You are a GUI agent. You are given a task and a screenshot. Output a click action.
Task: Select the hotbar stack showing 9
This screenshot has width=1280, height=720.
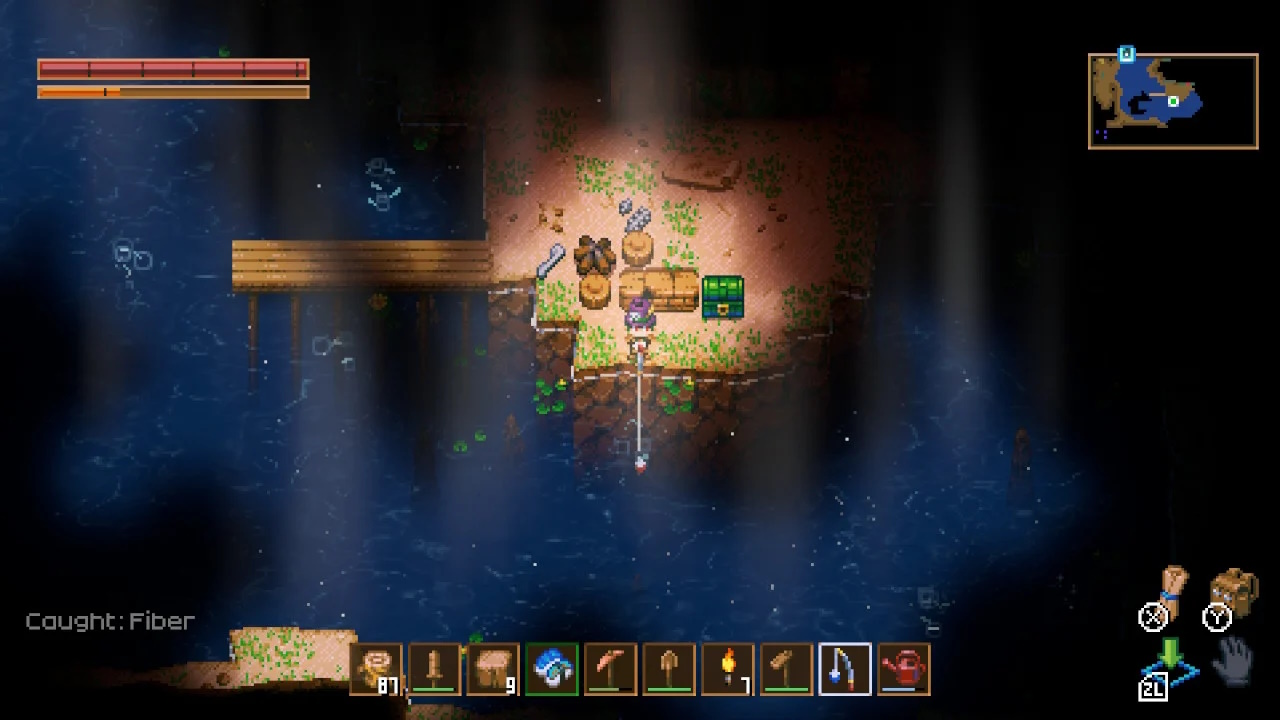click(x=493, y=669)
